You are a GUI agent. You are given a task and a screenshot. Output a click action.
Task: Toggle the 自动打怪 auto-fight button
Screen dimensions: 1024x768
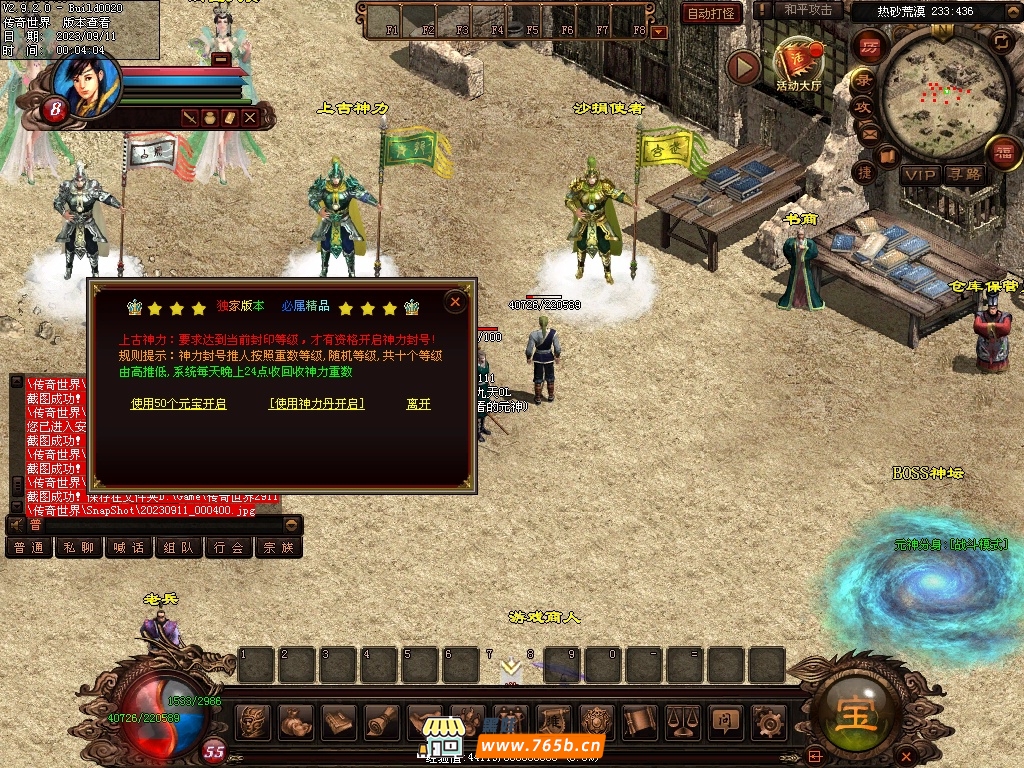[711, 13]
